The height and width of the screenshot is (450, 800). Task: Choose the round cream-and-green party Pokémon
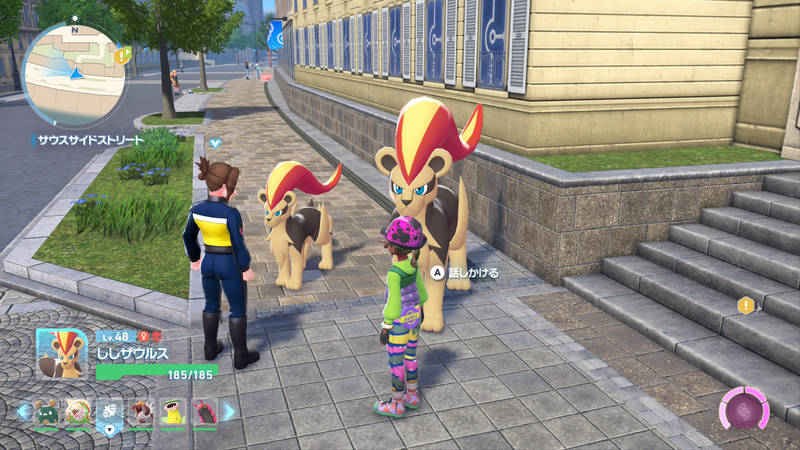pyautogui.click(x=77, y=411)
